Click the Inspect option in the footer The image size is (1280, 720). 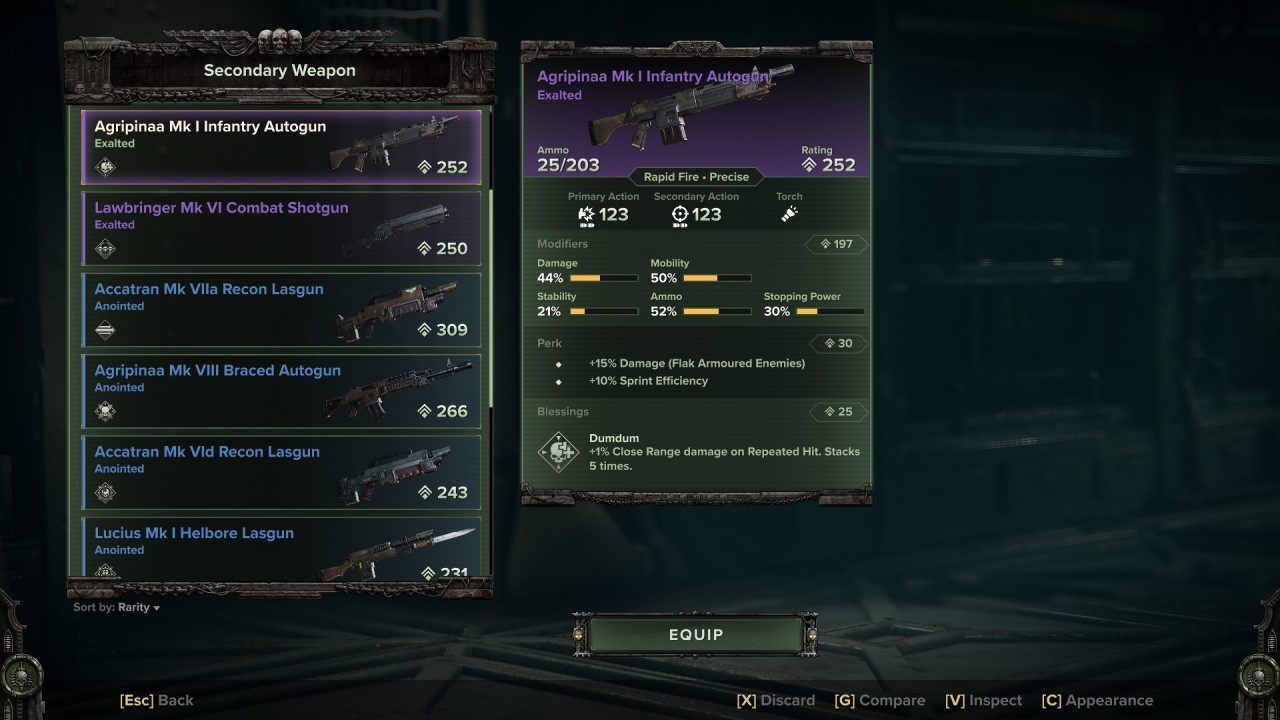983,700
